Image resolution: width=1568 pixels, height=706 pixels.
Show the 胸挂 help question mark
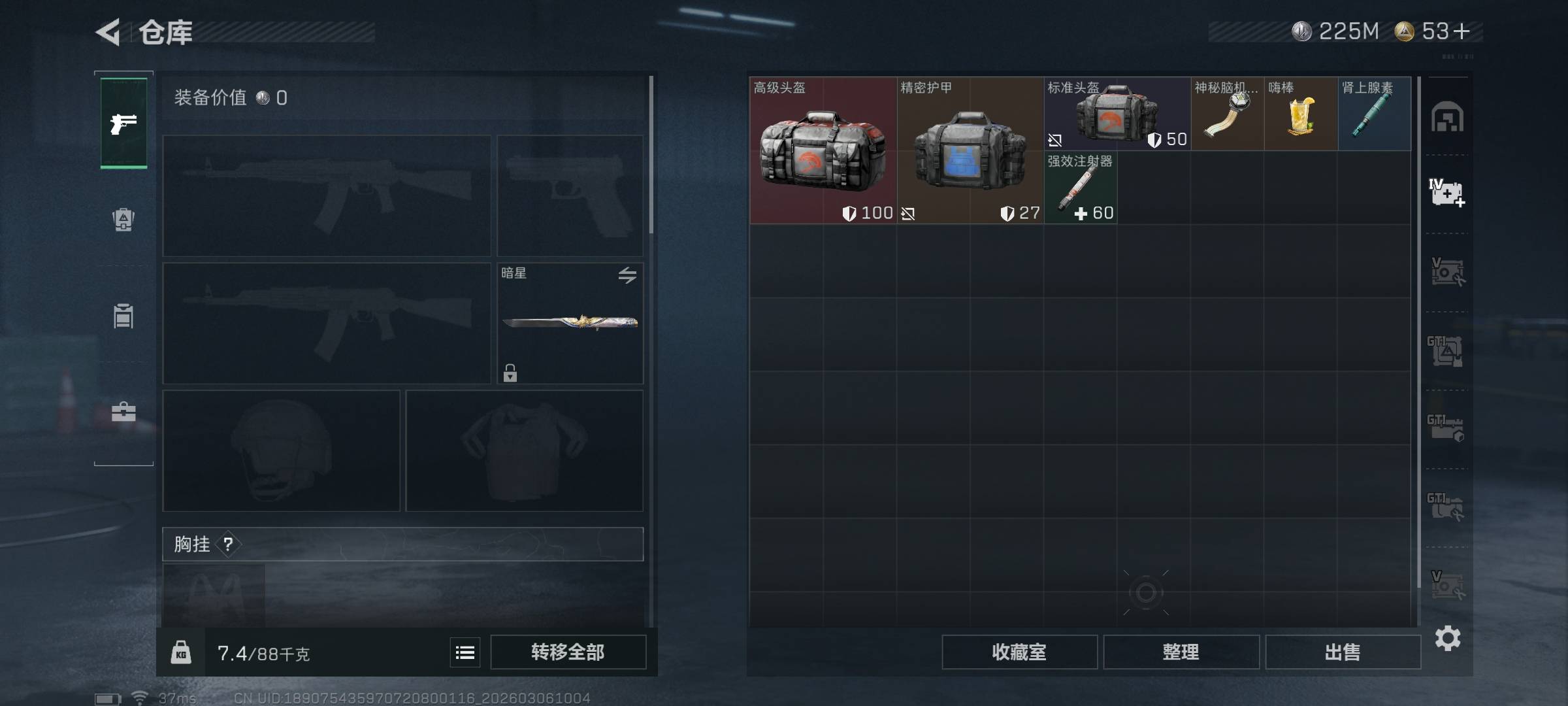228,544
